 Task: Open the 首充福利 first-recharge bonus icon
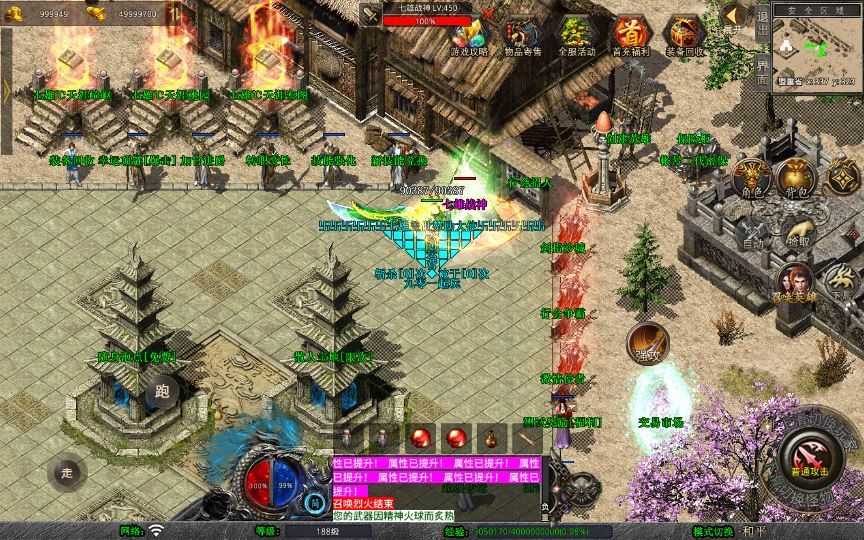(630, 35)
